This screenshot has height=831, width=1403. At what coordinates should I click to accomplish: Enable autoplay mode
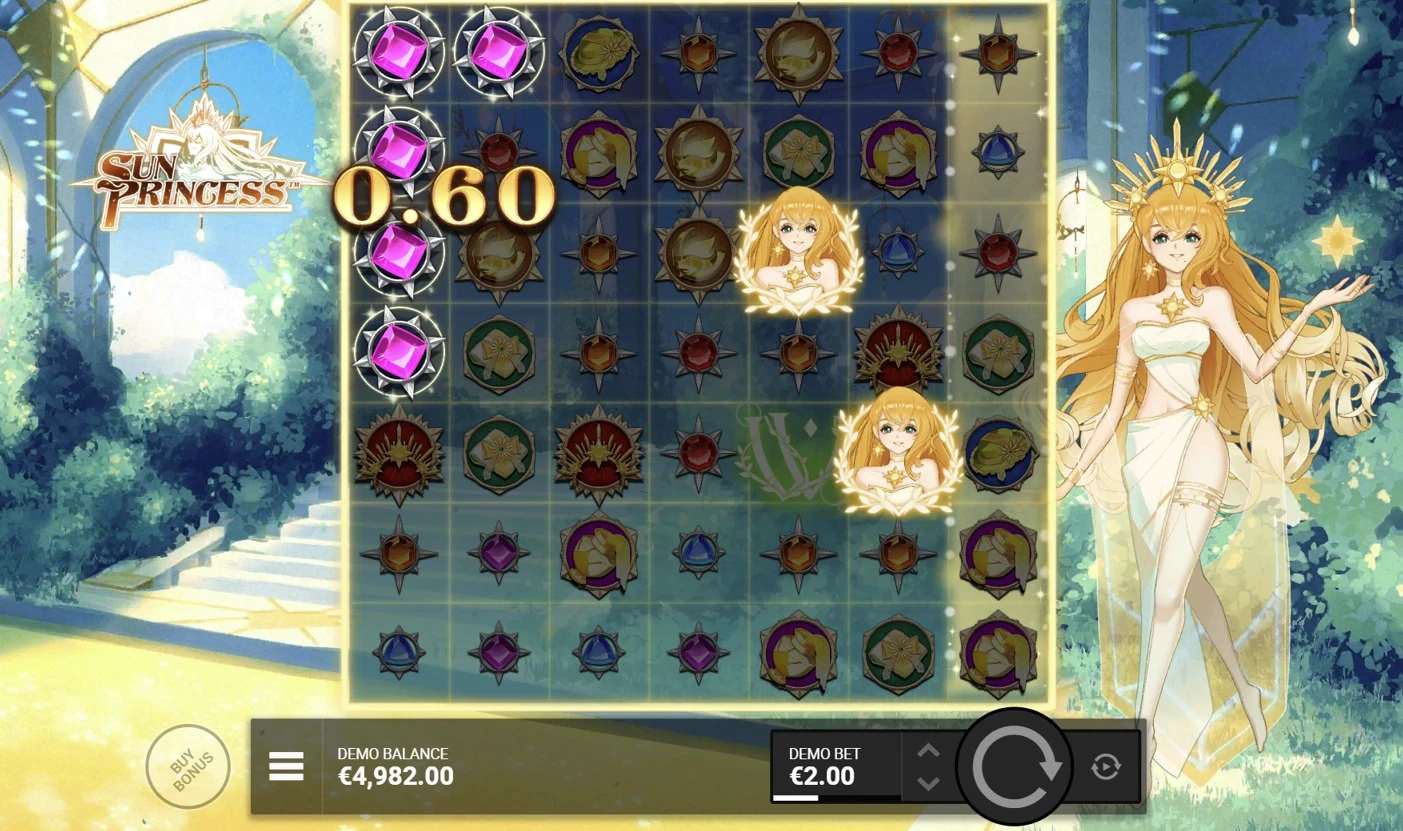(1104, 766)
